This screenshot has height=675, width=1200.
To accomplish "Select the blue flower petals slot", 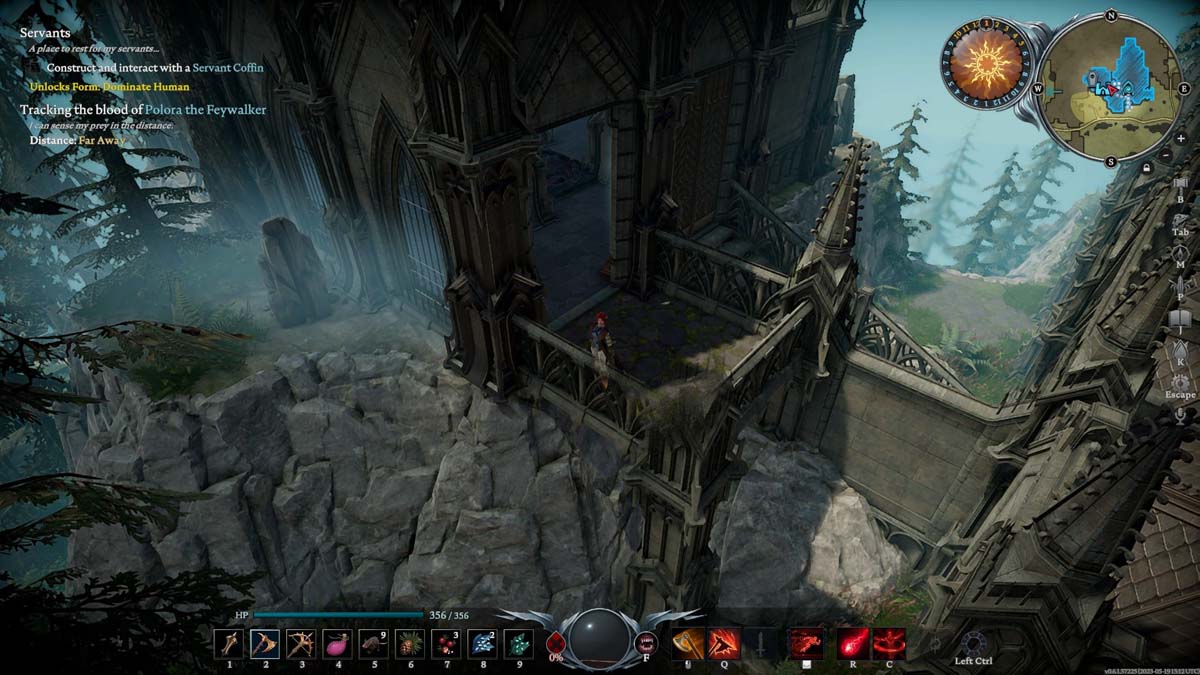I will pos(481,643).
